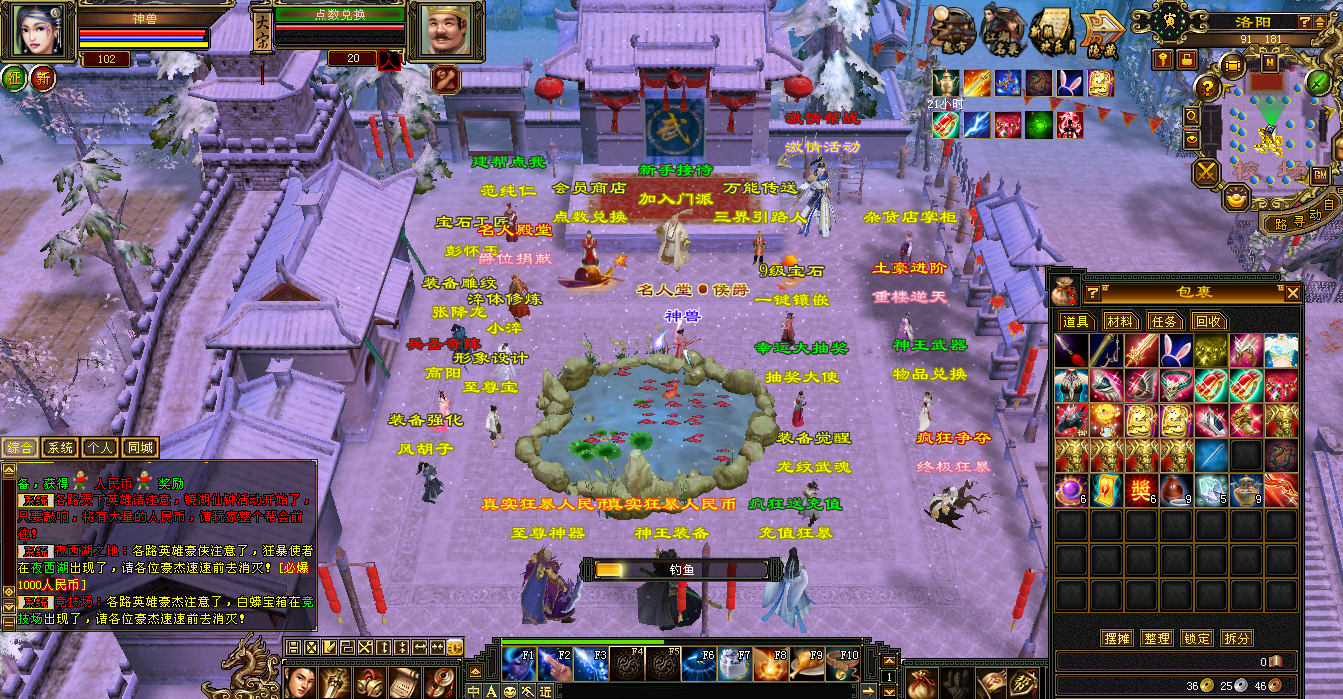Close the 包裹 inventory panel
This screenshot has width=1343, height=699.
tap(1292, 292)
